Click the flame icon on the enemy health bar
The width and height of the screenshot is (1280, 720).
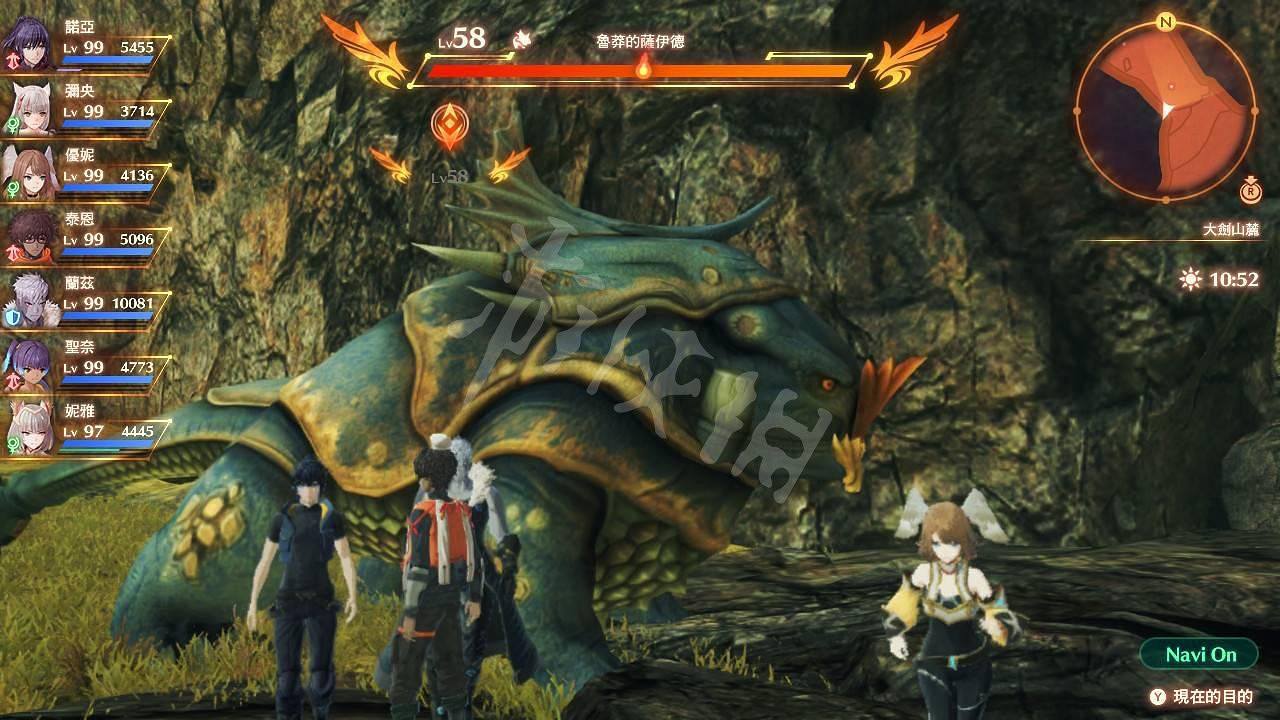tap(643, 68)
